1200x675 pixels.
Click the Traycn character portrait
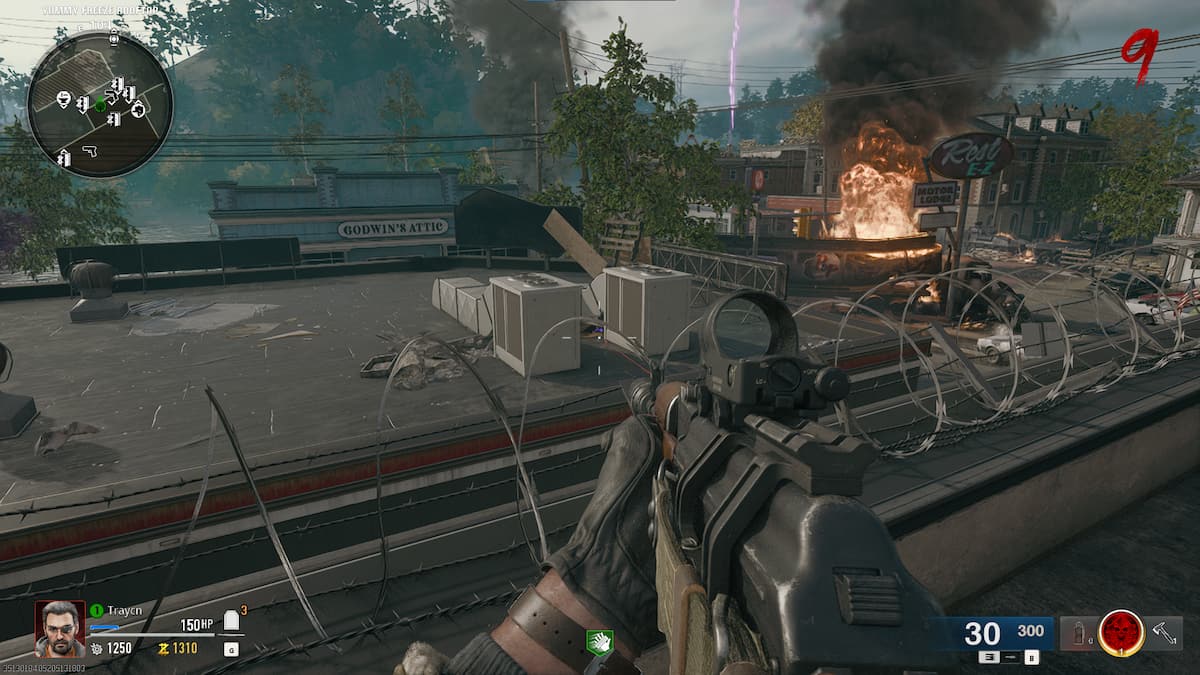(x=60, y=628)
